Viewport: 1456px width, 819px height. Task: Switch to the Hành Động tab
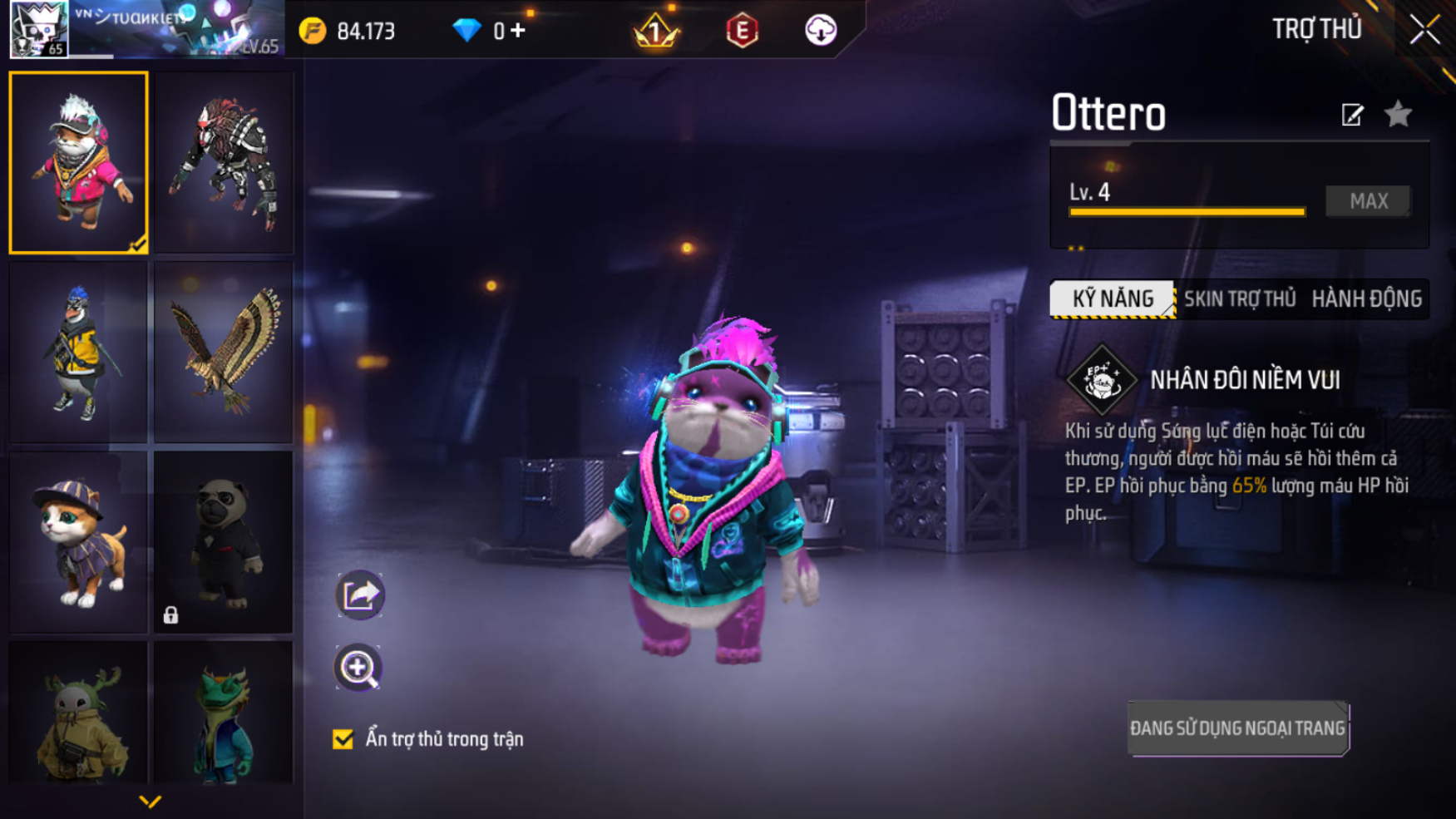click(x=1366, y=298)
